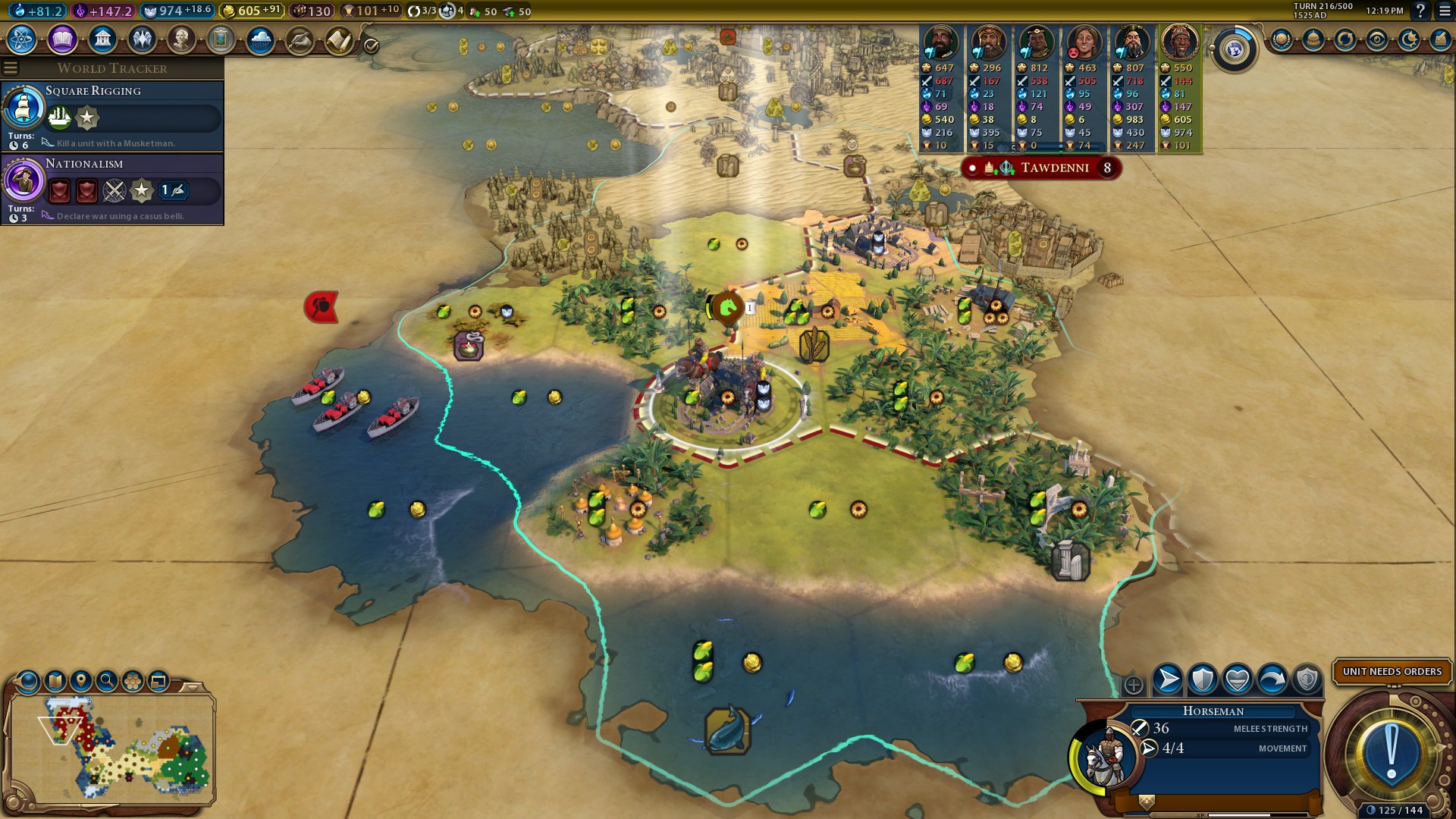Open the minimap map pin options
Screen dimensions: 1456x819
tap(80, 681)
